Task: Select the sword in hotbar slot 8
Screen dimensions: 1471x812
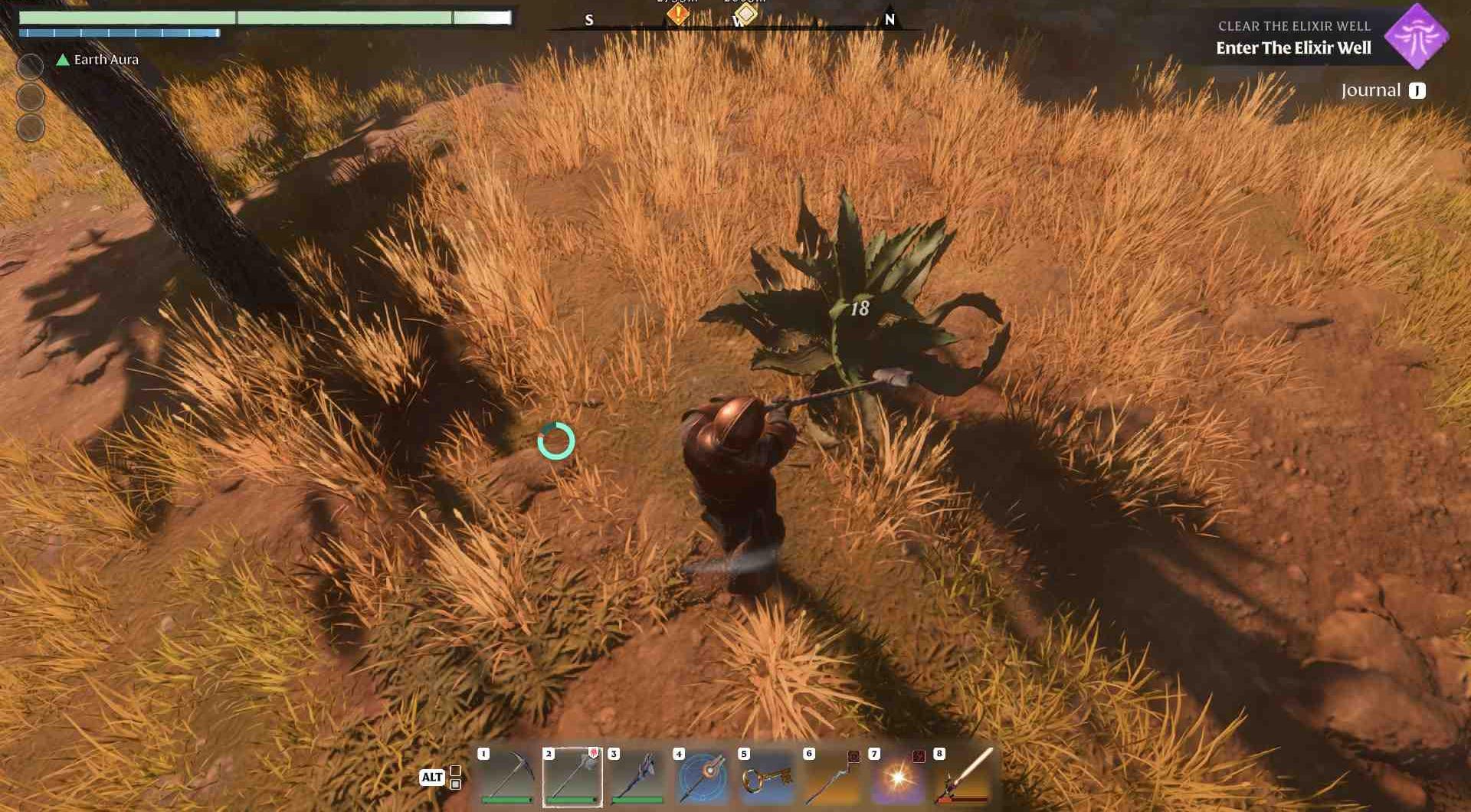Action: pyautogui.click(x=963, y=777)
